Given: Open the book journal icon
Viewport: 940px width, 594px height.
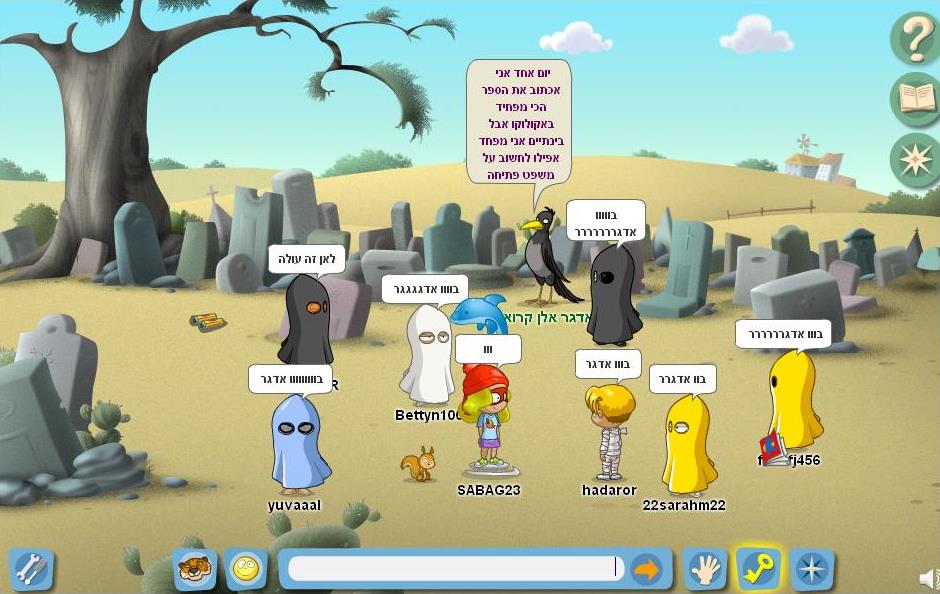Looking at the screenshot, I should click(914, 99).
